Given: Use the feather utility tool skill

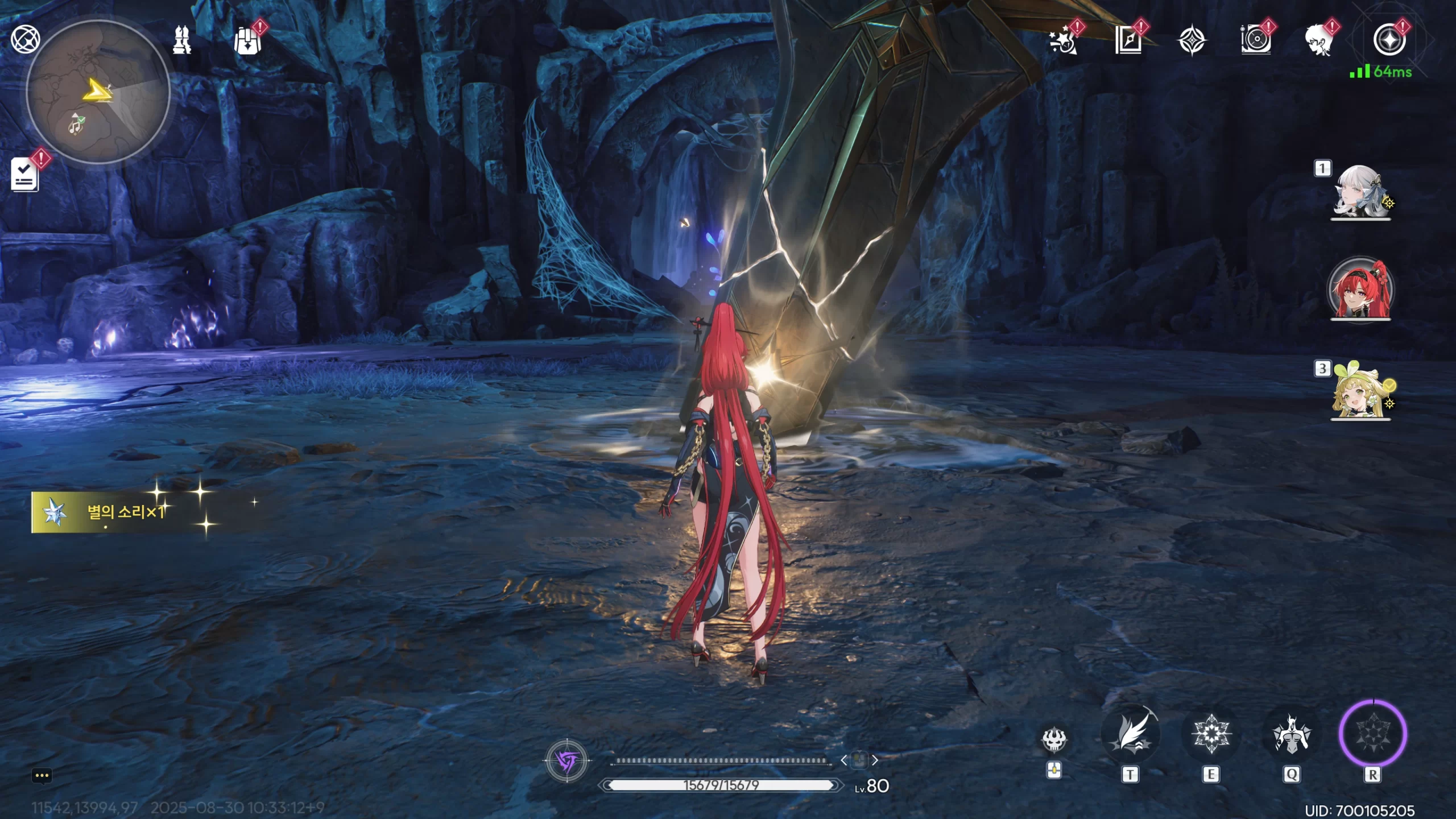Looking at the screenshot, I should (x=1130, y=734).
